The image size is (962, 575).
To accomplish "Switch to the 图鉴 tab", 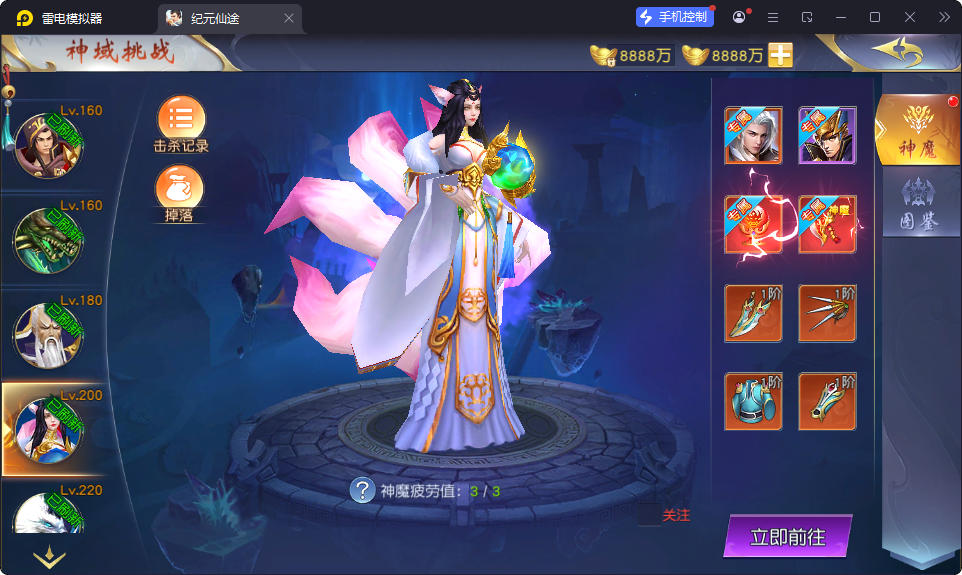I will [917, 203].
